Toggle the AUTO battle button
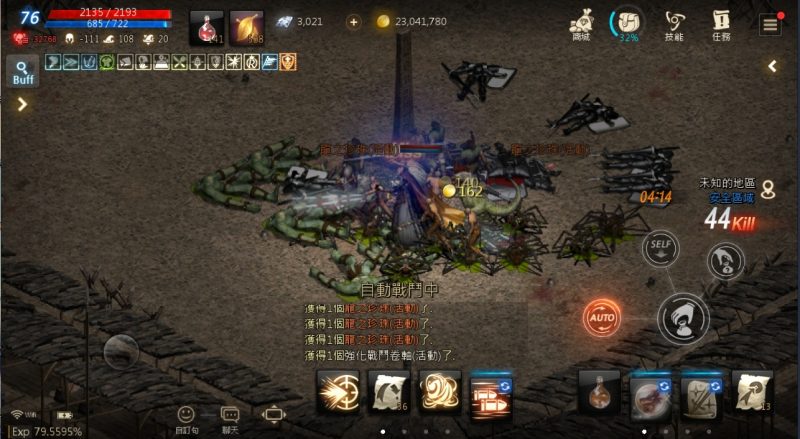This screenshot has width=800, height=439. [602, 318]
